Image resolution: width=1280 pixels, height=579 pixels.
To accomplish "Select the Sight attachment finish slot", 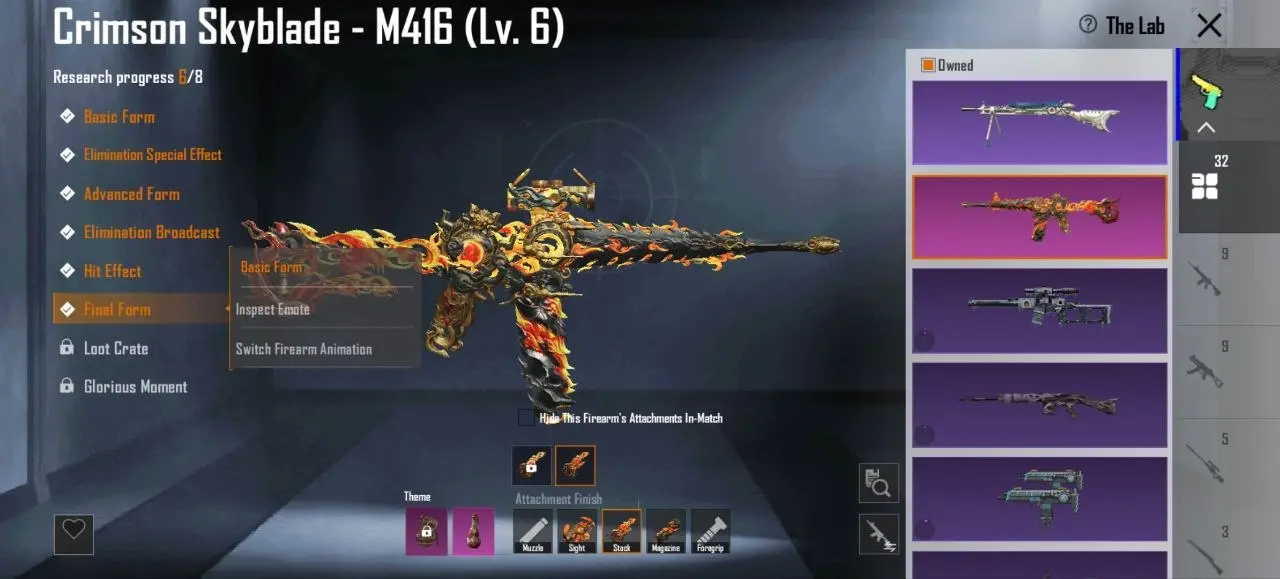I will click(577, 531).
